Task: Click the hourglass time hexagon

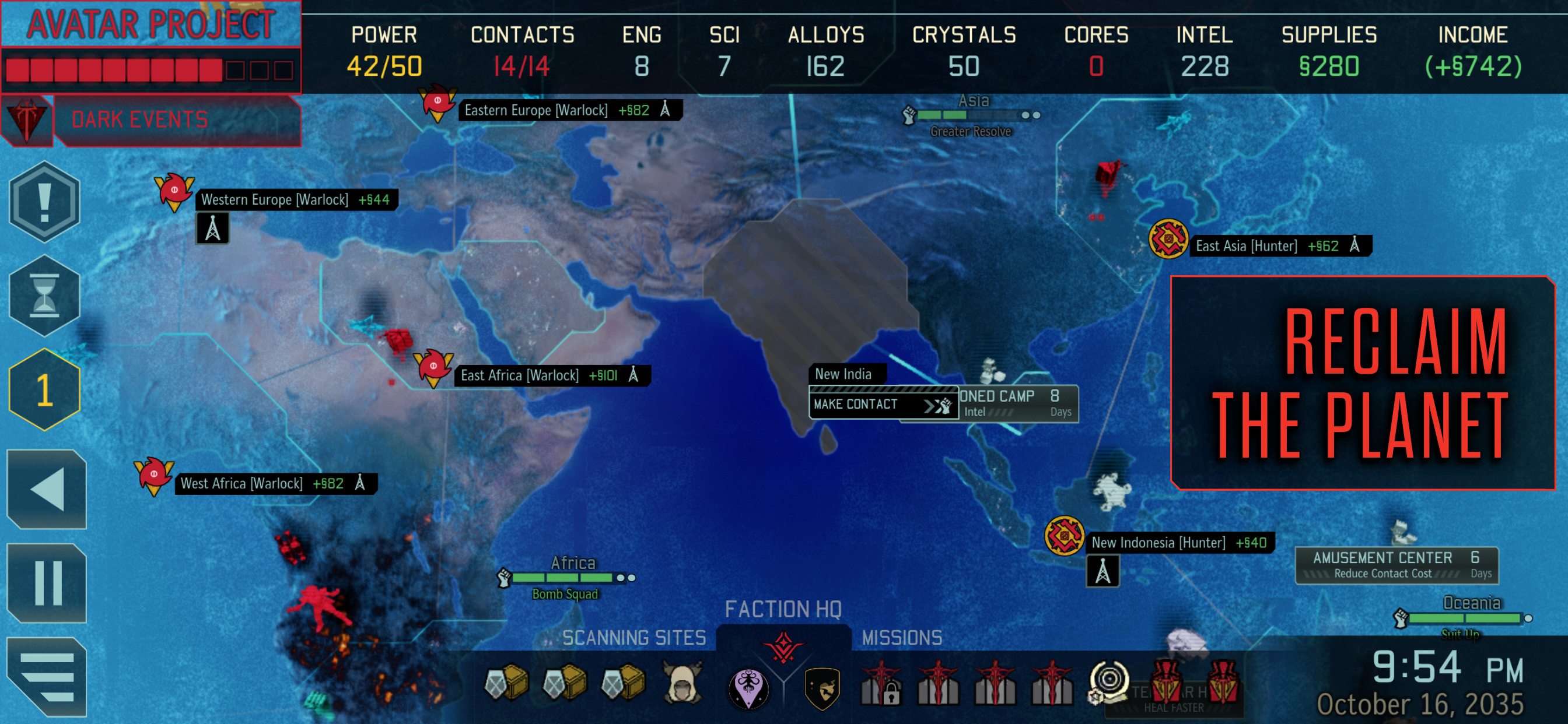Action: pyautogui.click(x=44, y=296)
